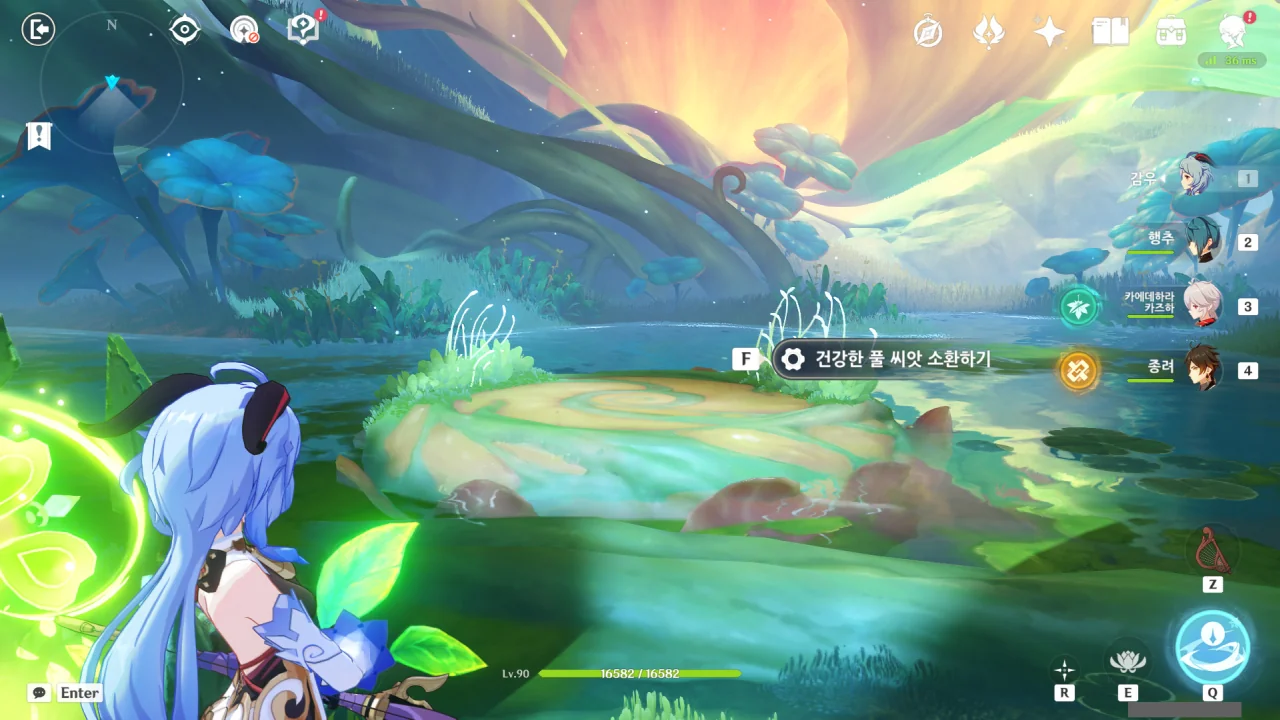The image size is (1280, 720).
Task: Open the circular minimap
Action: (111, 82)
